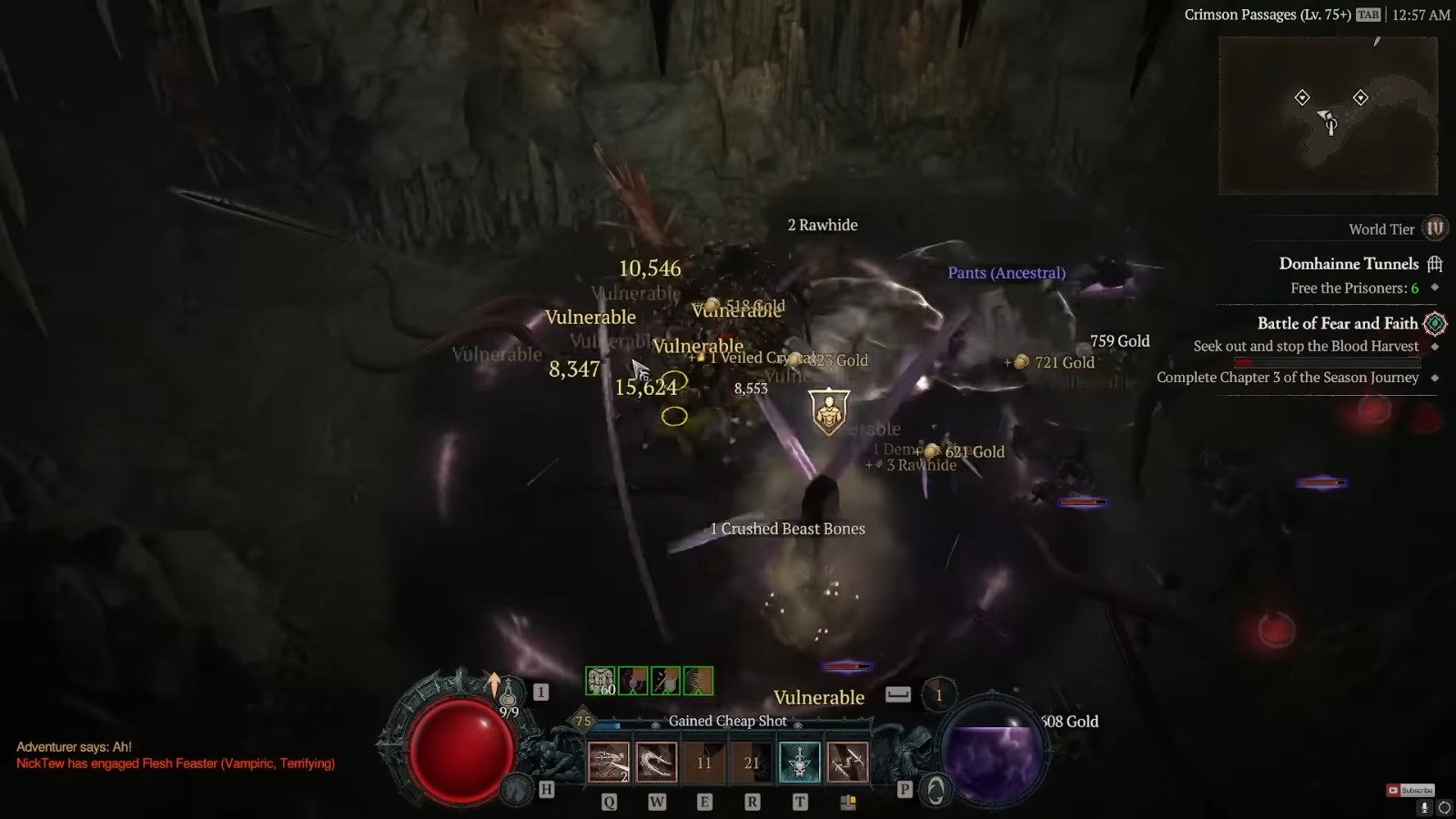The width and height of the screenshot is (1456, 819).
Task: Click the Domhainne Tunnels dungeon icon
Action: coord(1435,264)
